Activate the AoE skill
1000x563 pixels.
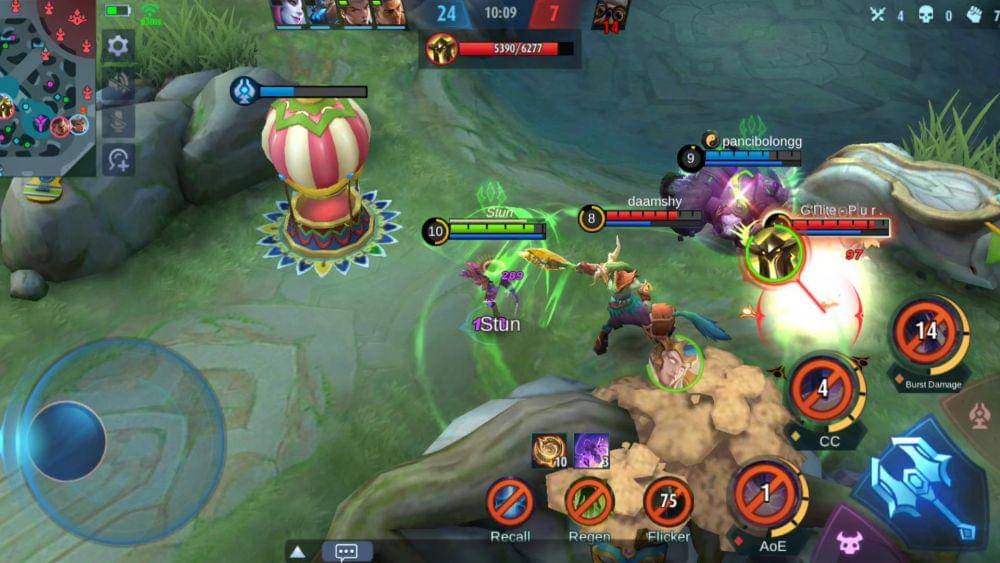(767, 494)
